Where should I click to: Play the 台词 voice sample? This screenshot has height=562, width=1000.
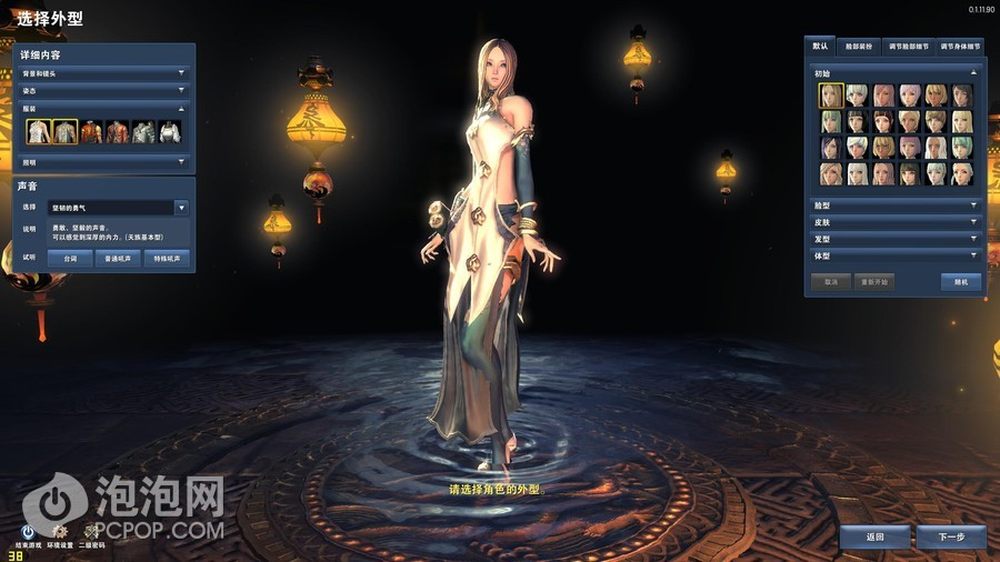click(70, 258)
